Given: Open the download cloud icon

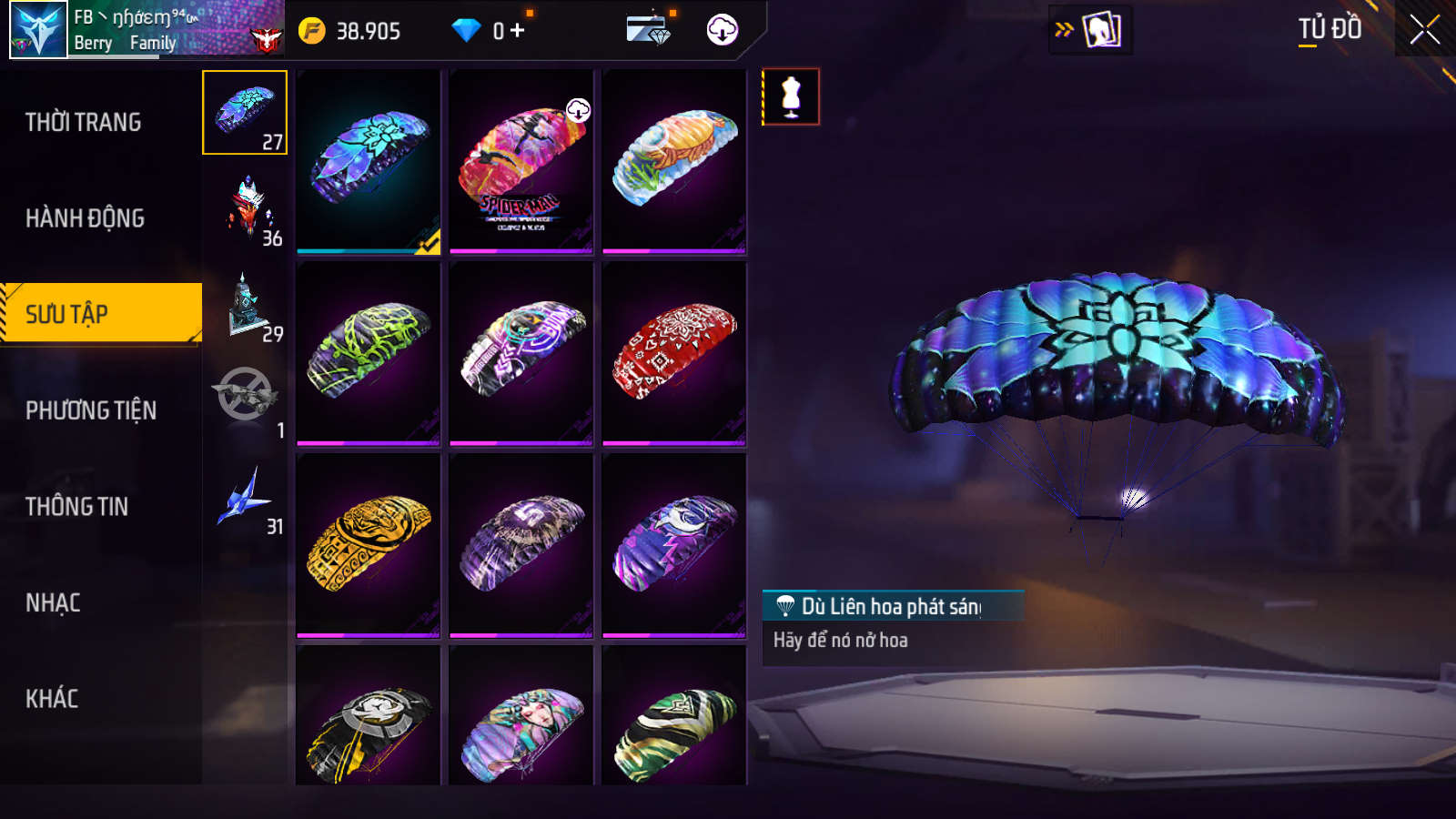Looking at the screenshot, I should click(x=723, y=30).
